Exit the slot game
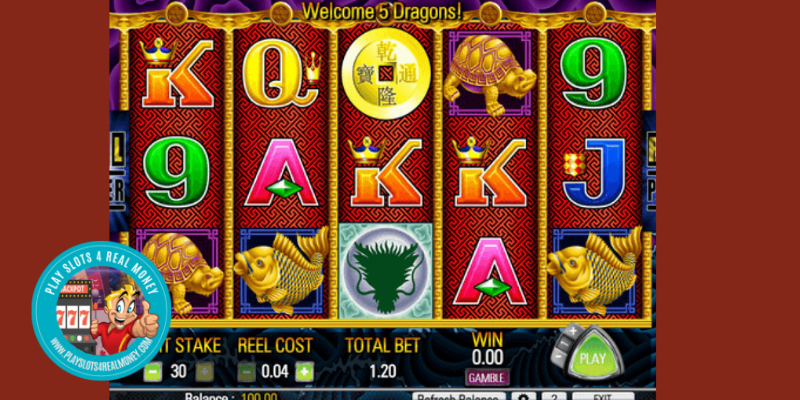This screenshot has width=800, height=400. coord(603,395)
